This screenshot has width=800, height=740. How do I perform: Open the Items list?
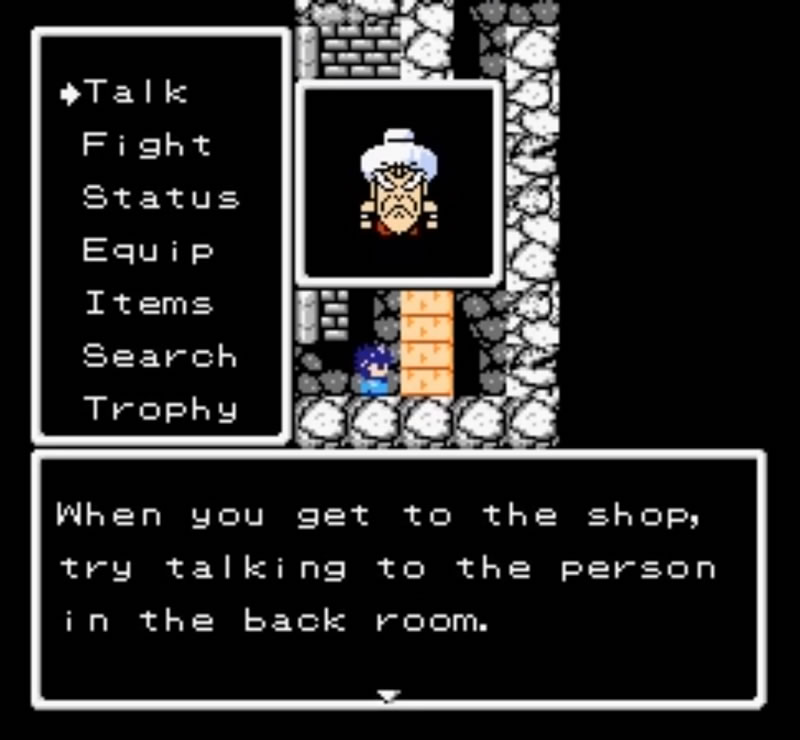point(147,303)
